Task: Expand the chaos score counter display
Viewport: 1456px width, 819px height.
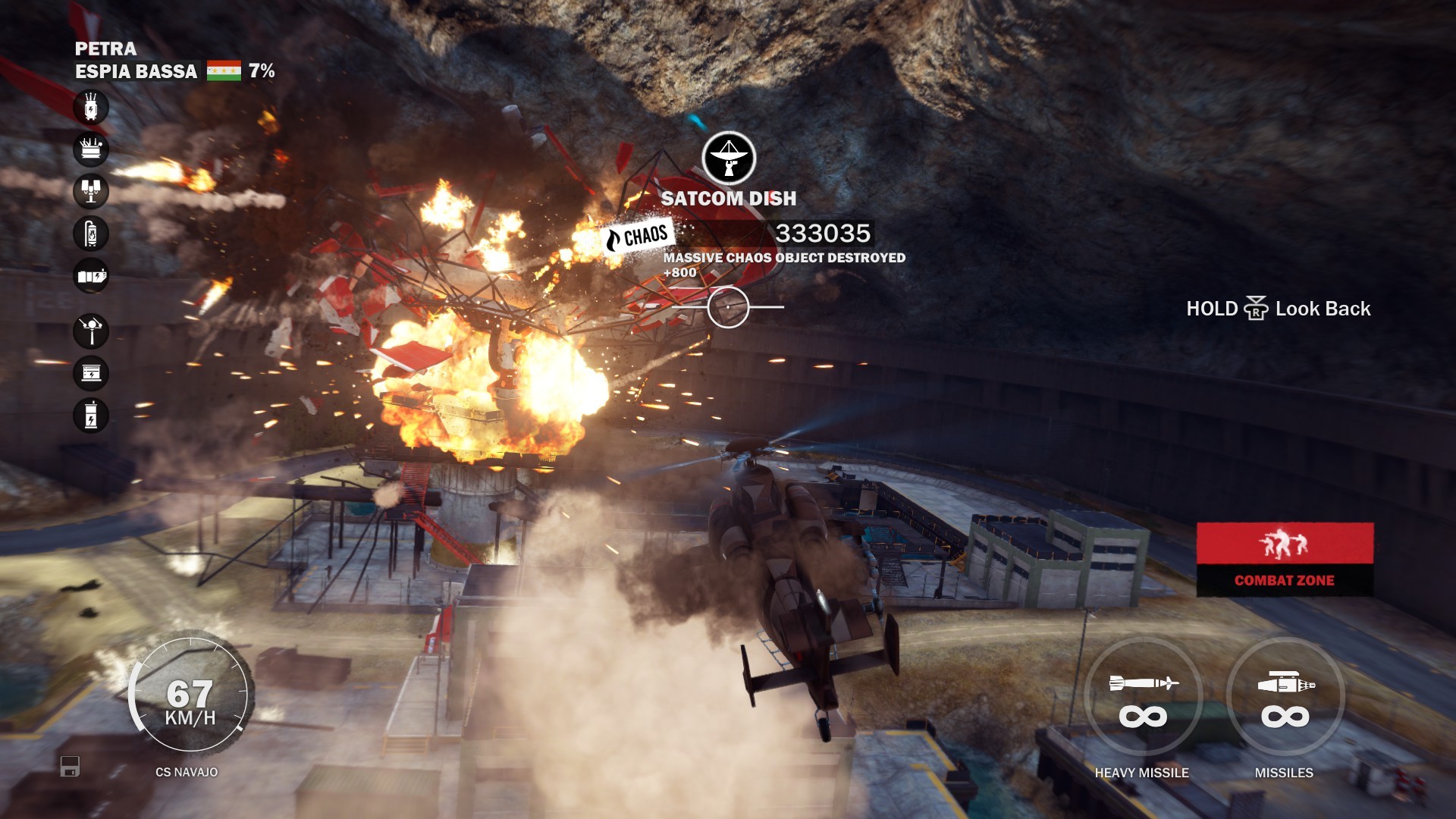Action: [821, 233]
